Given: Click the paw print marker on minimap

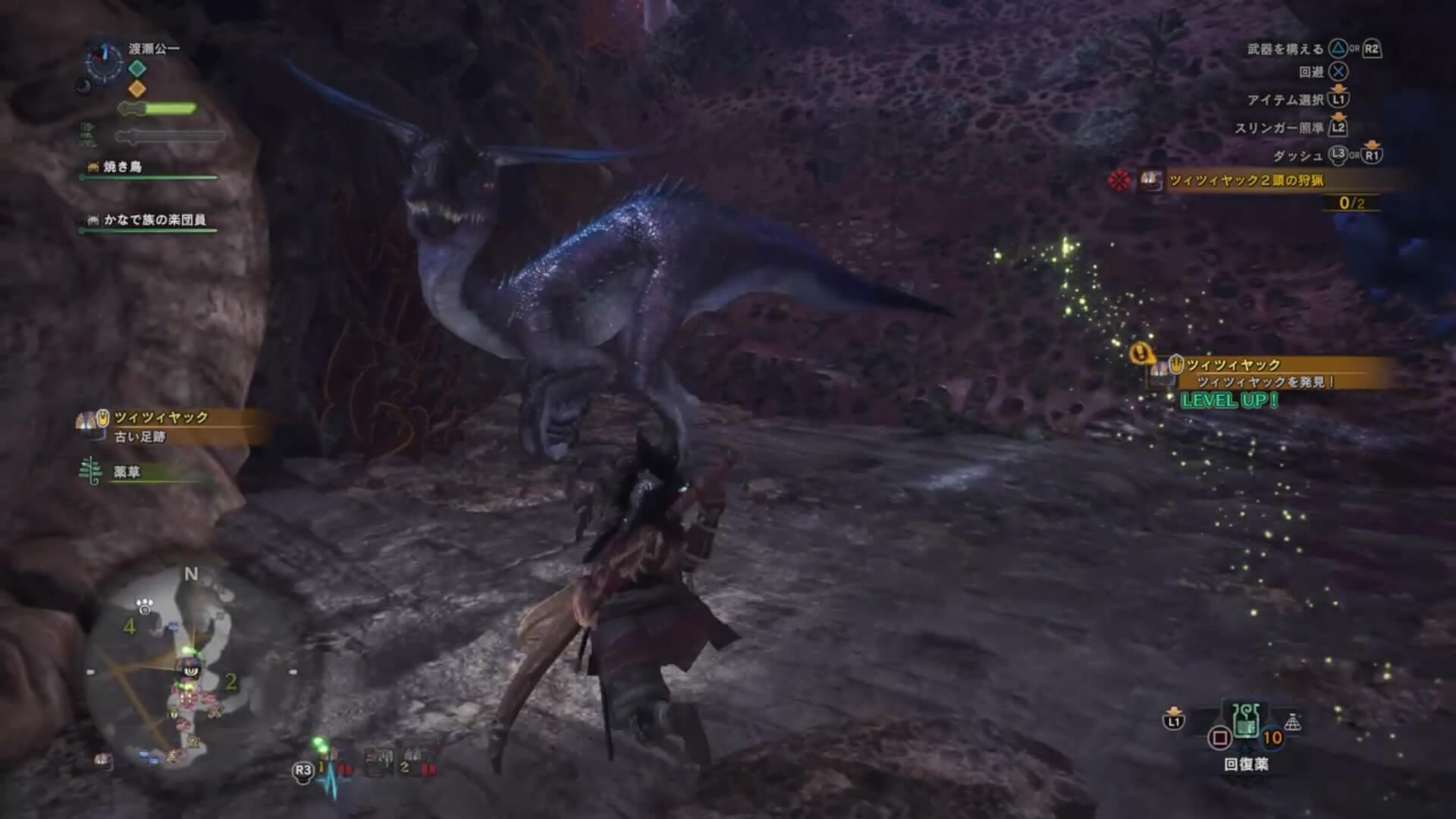Looking at the screenshot, I should [145, 605].
